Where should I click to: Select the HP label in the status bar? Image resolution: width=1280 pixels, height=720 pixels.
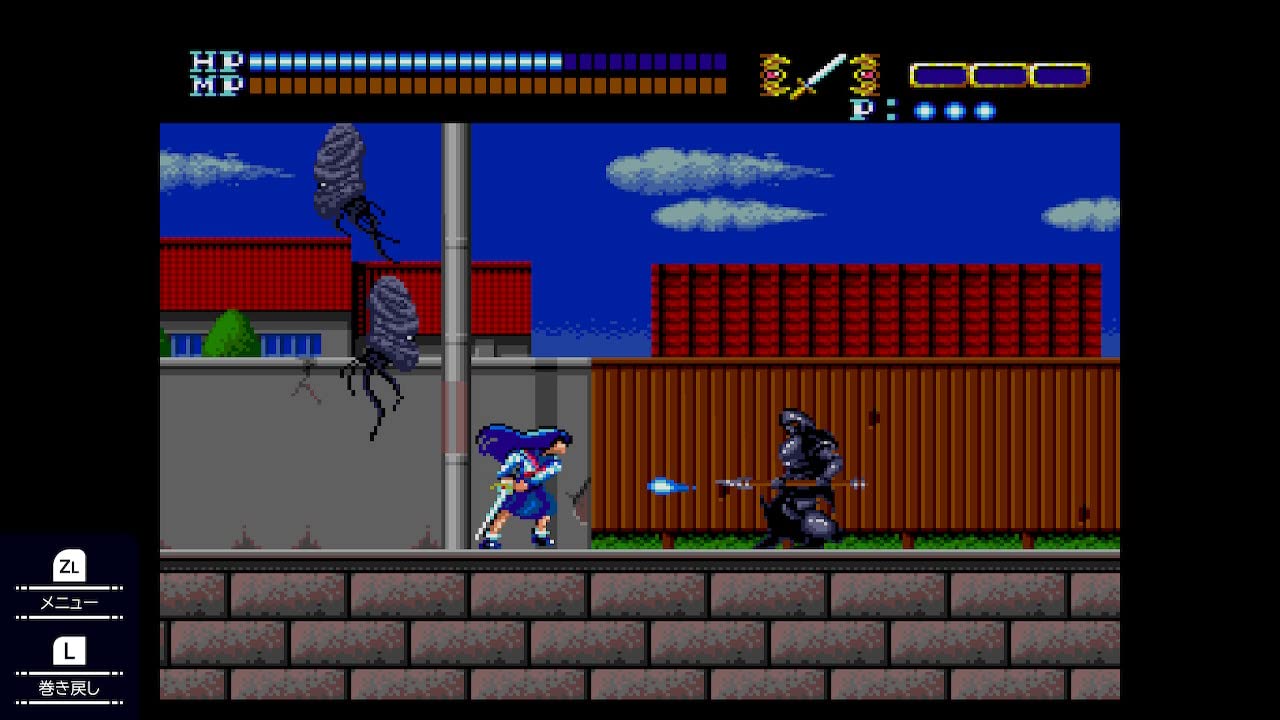coord(218,60)
